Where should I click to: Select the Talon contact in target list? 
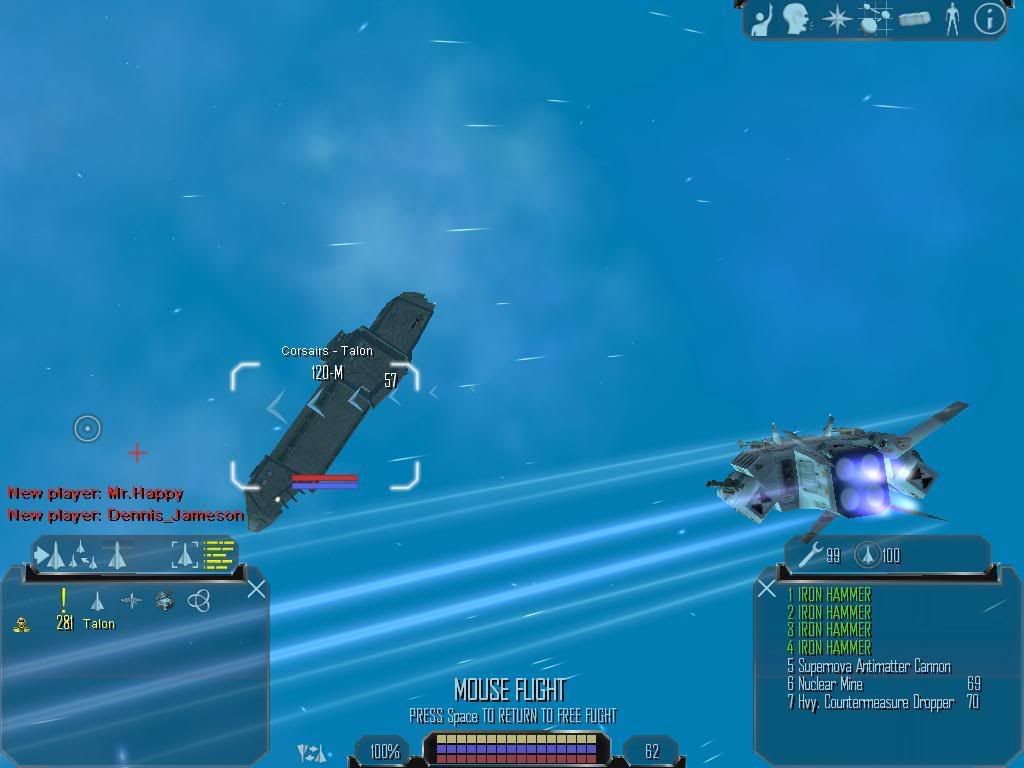tap(98, 624)
